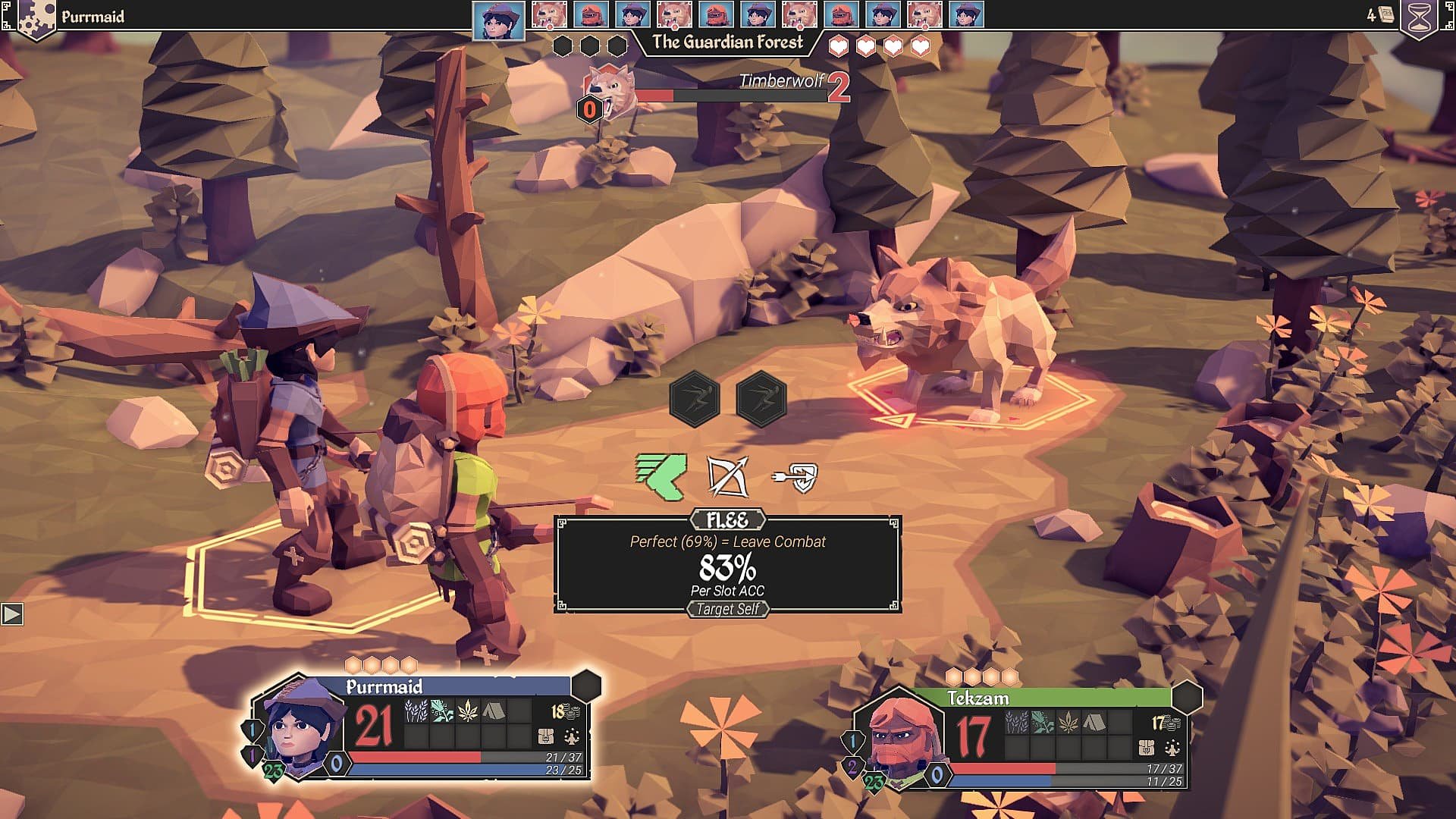Select the green Flee action icon
This screenshot has height=819, width=1456.
661,476
